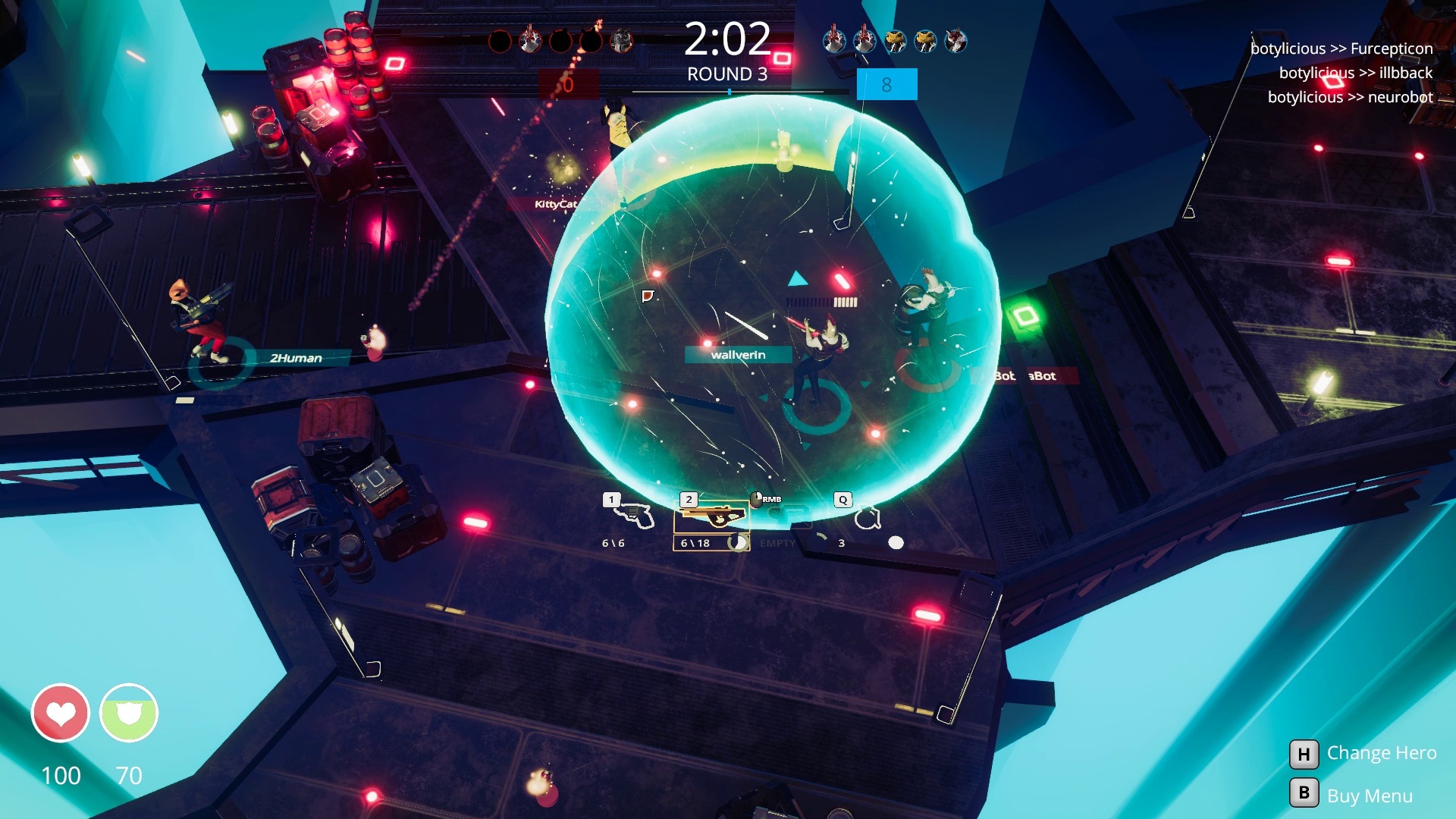Image resolution: width=1456 pixels, height=819 pixels.
Task: Toggle the first darkened portrait on the red team
Action: point(501,39)
